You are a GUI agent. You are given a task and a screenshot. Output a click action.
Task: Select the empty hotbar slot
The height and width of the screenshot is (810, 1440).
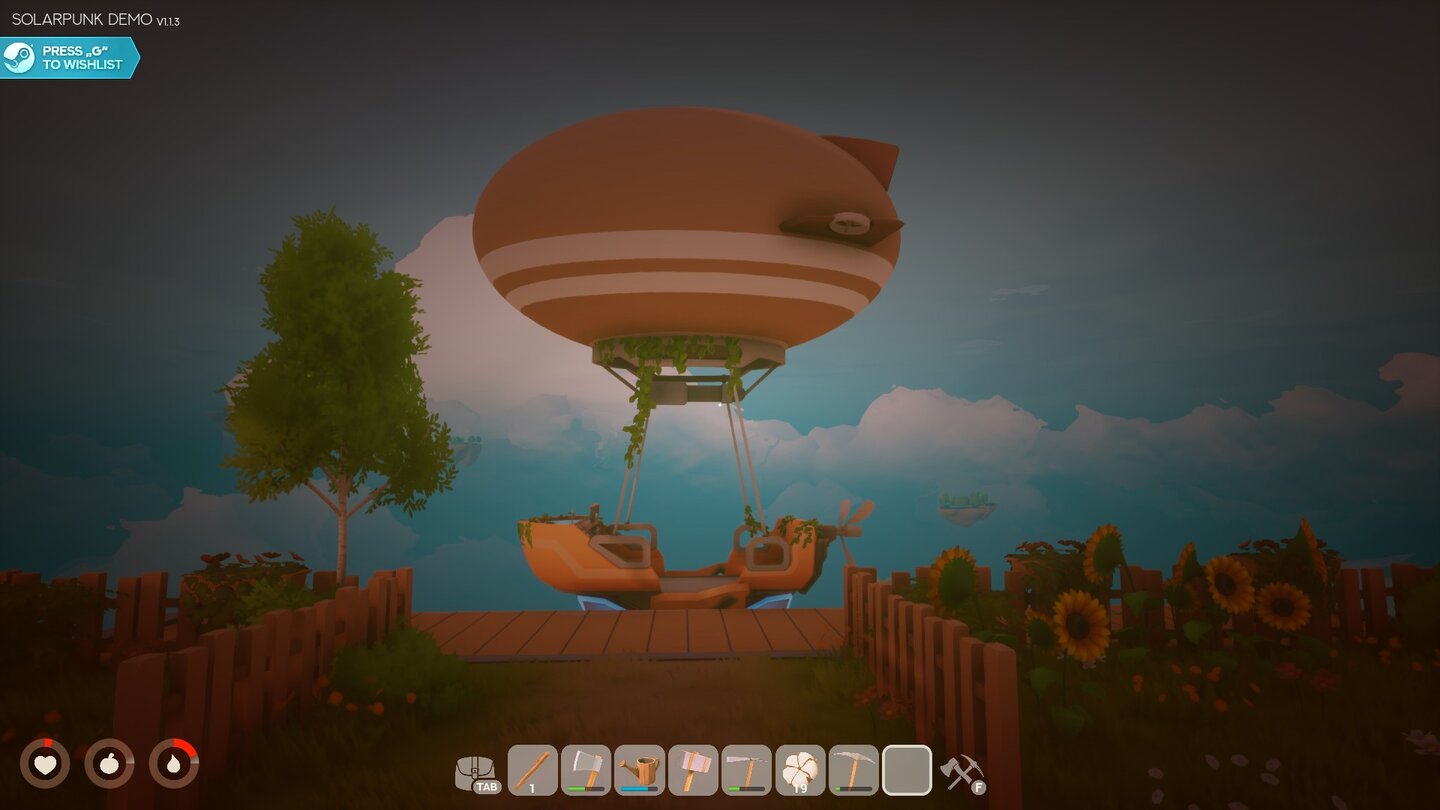[907, 768]
